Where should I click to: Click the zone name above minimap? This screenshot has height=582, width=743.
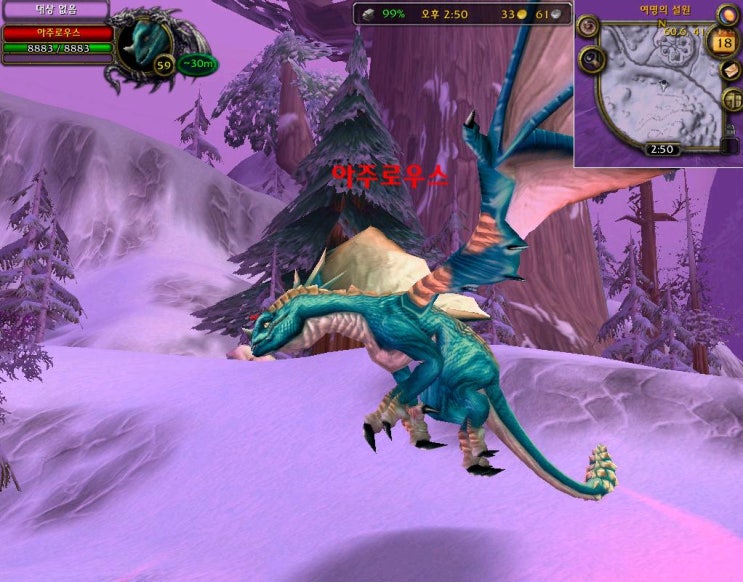tap(665, 9)
